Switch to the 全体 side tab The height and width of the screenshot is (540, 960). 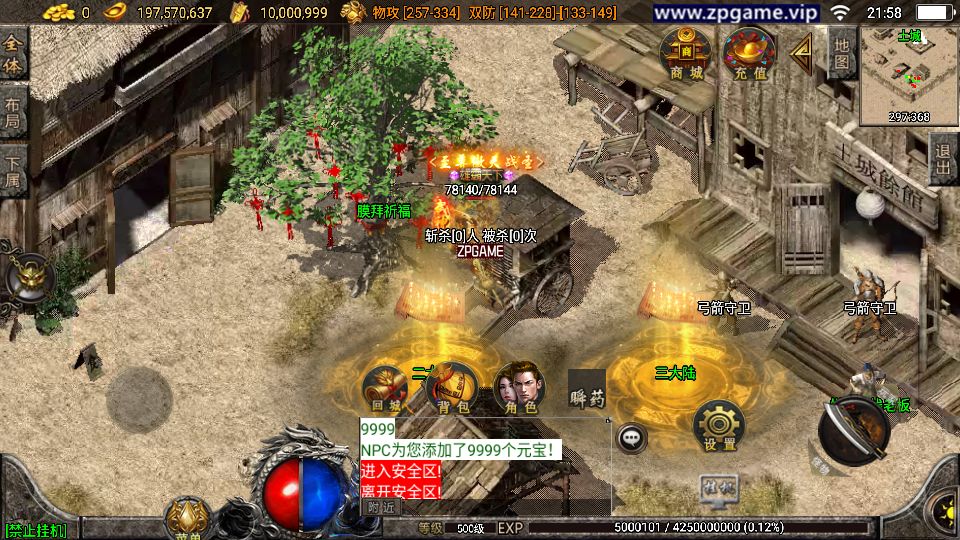point(13,55)
